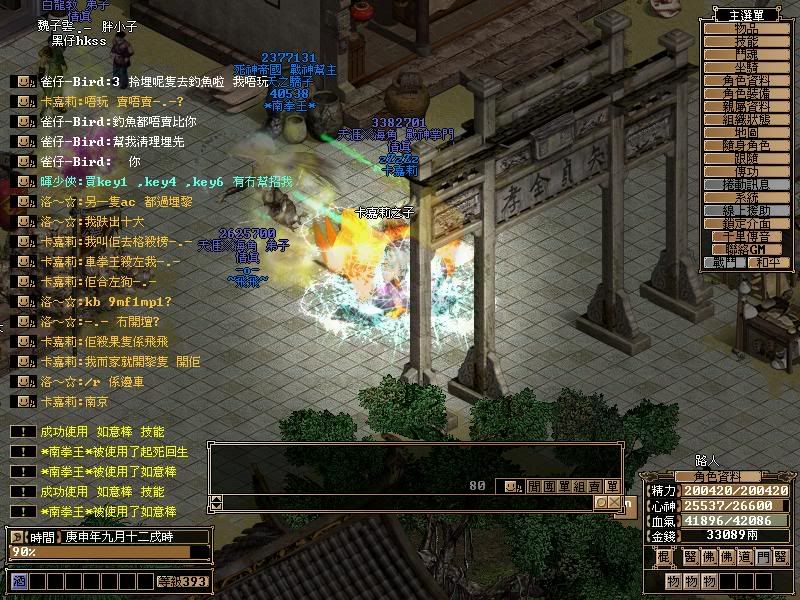
Task: Open the 技能 skills menu entry
Action: pyautogui.click(x=746, y=42)
